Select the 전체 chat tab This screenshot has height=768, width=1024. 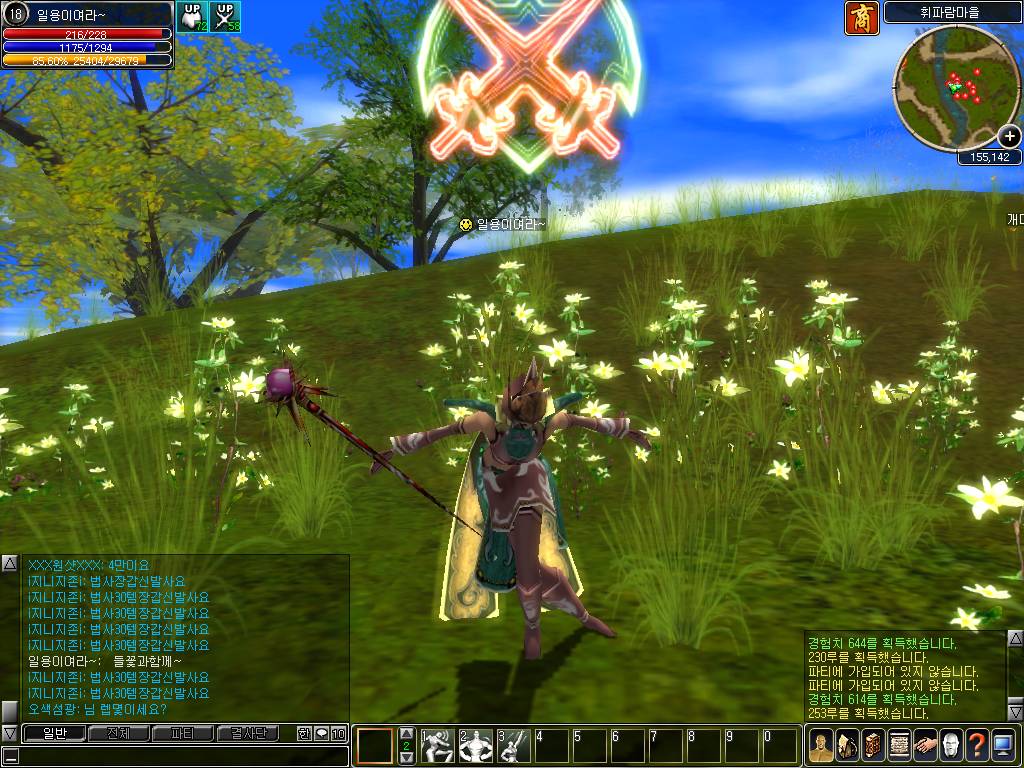(x=118, y=734)
